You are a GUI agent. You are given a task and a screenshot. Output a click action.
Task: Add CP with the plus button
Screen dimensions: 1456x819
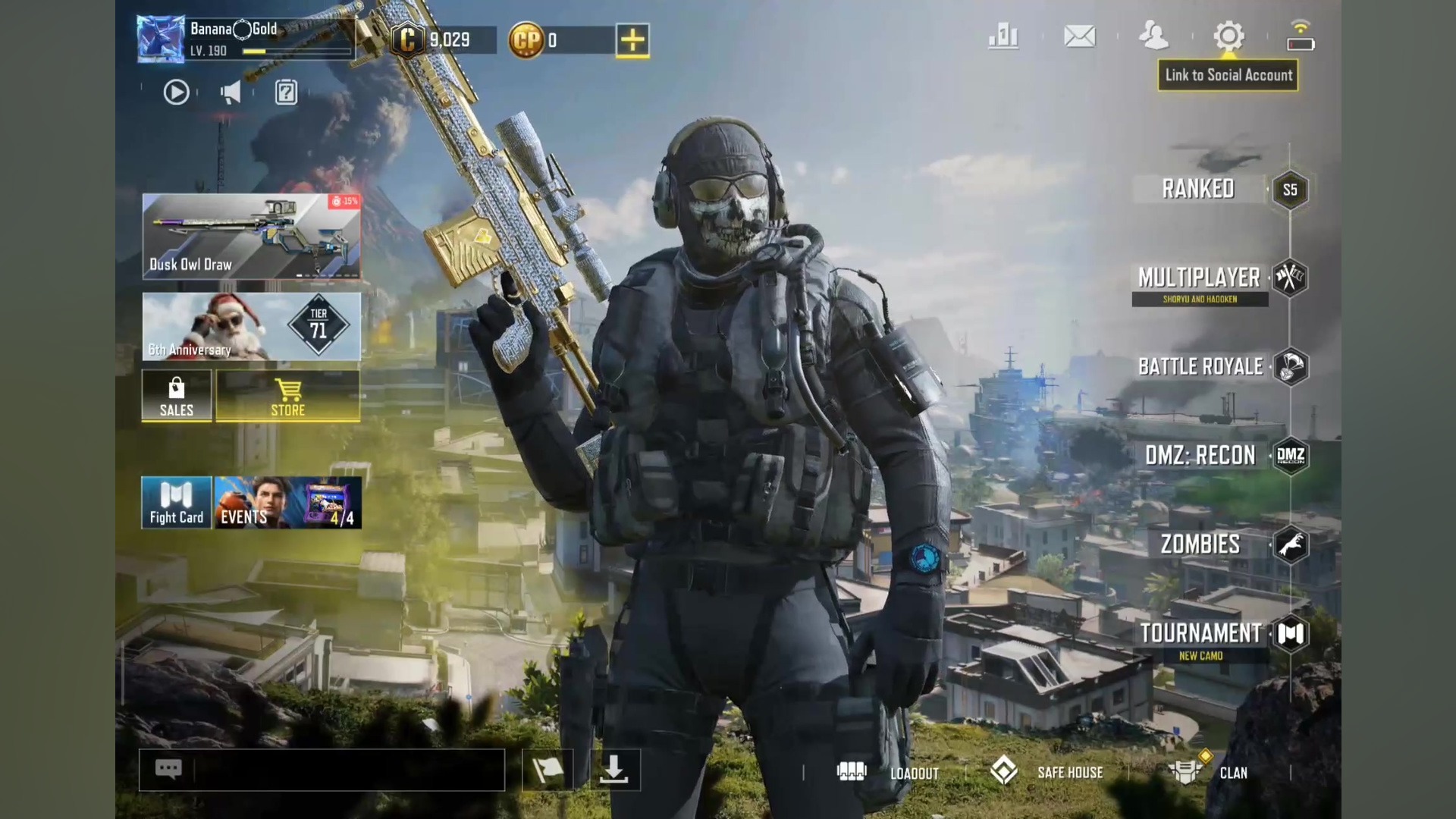(x=632, y=40)
